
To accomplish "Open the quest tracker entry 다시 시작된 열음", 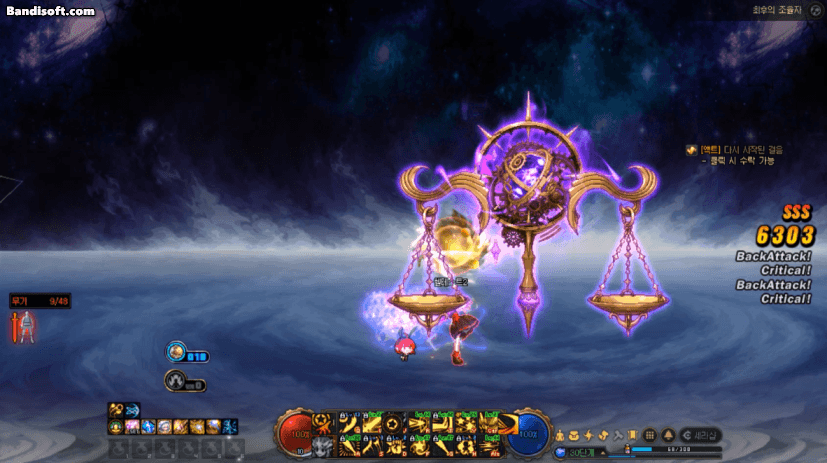I will point(736,149).
